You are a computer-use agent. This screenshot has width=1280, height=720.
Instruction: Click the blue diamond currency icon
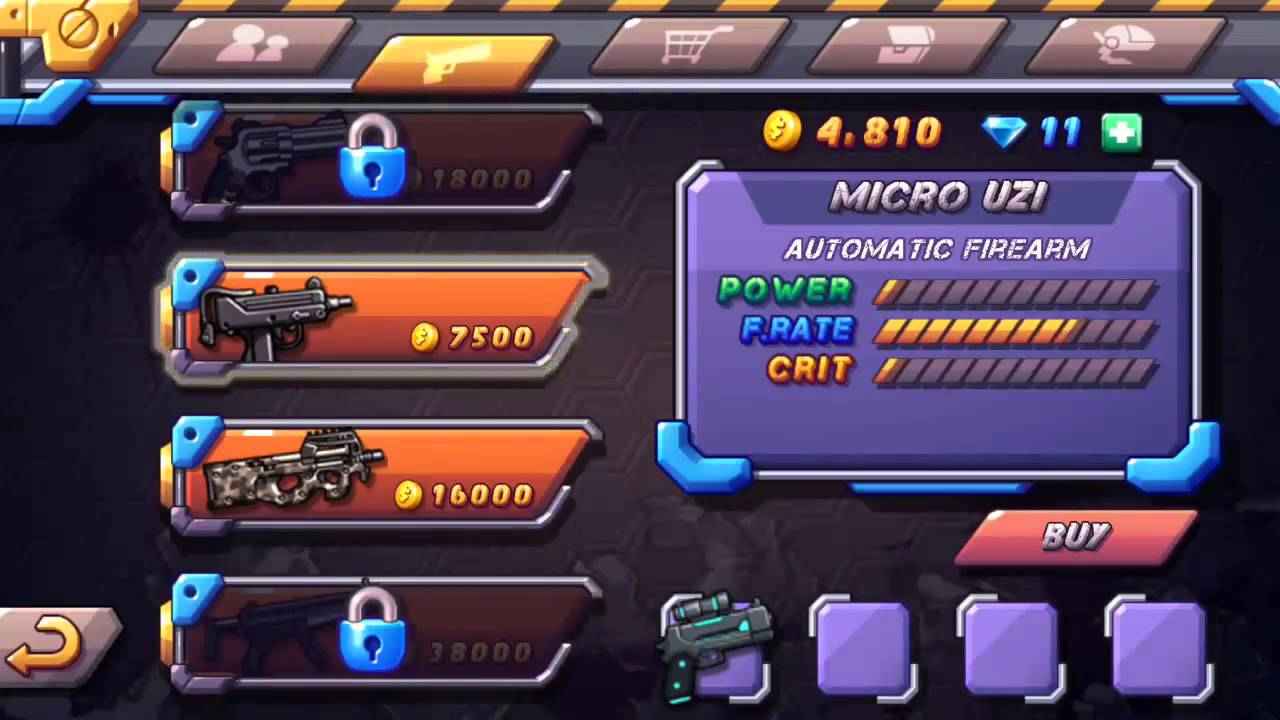click(x=1007, y=131)
